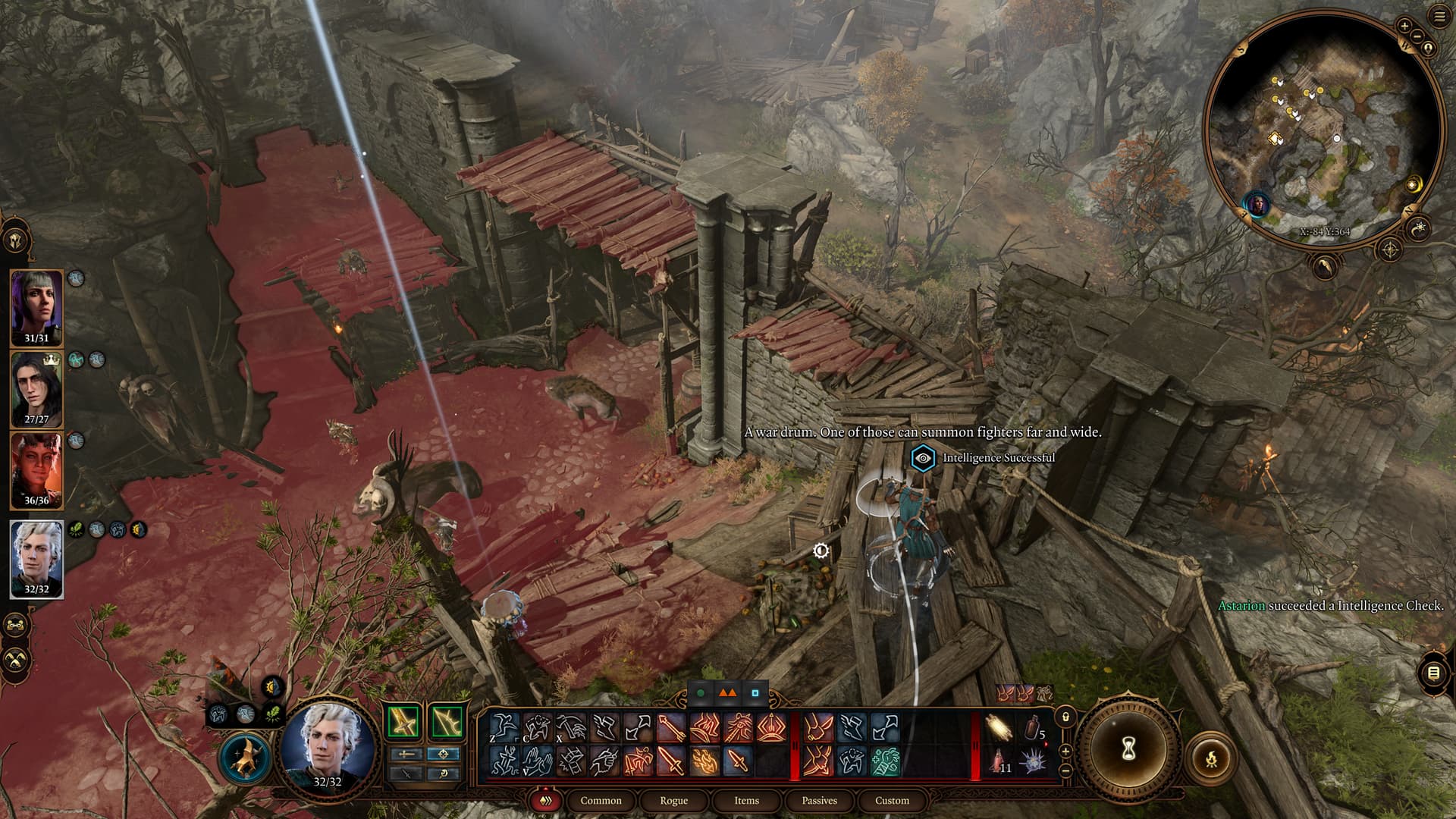Show the Items hotbar tab
The image size is (1456, 819).
click(746, 800)
